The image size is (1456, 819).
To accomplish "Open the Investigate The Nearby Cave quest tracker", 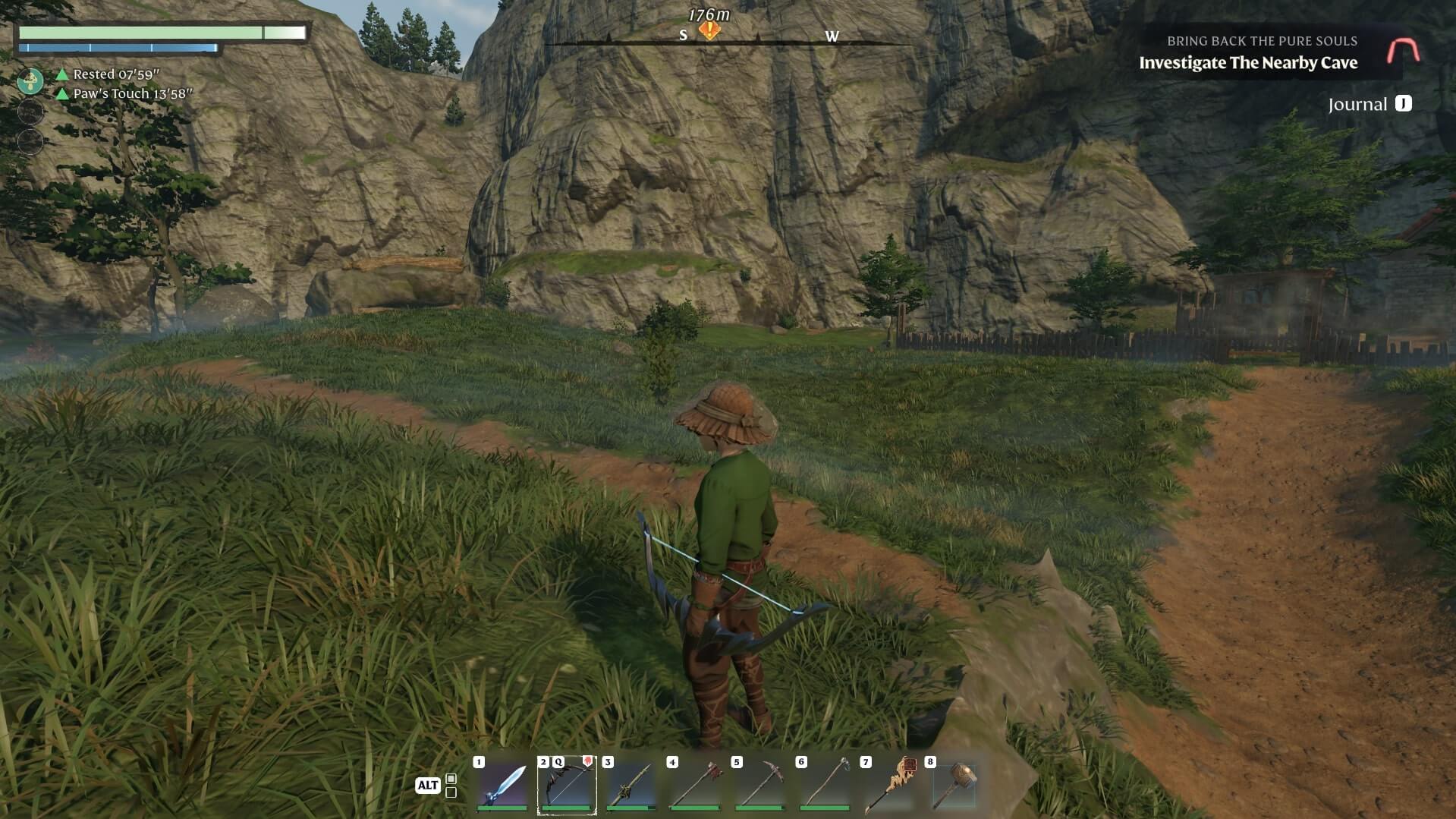I will click(1247, 63).
